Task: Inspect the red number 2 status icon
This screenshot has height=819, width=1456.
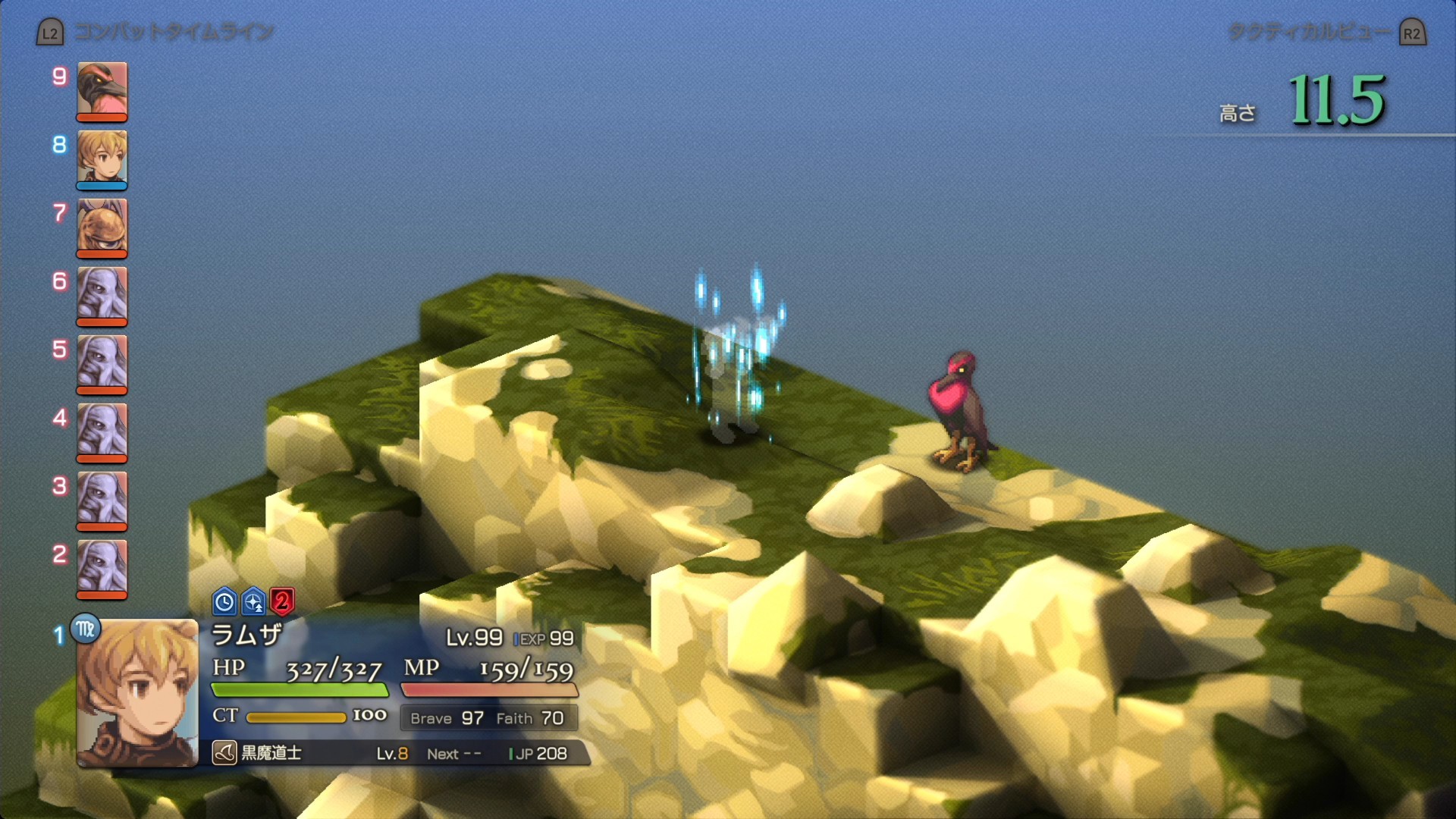Action: (282, 602)
